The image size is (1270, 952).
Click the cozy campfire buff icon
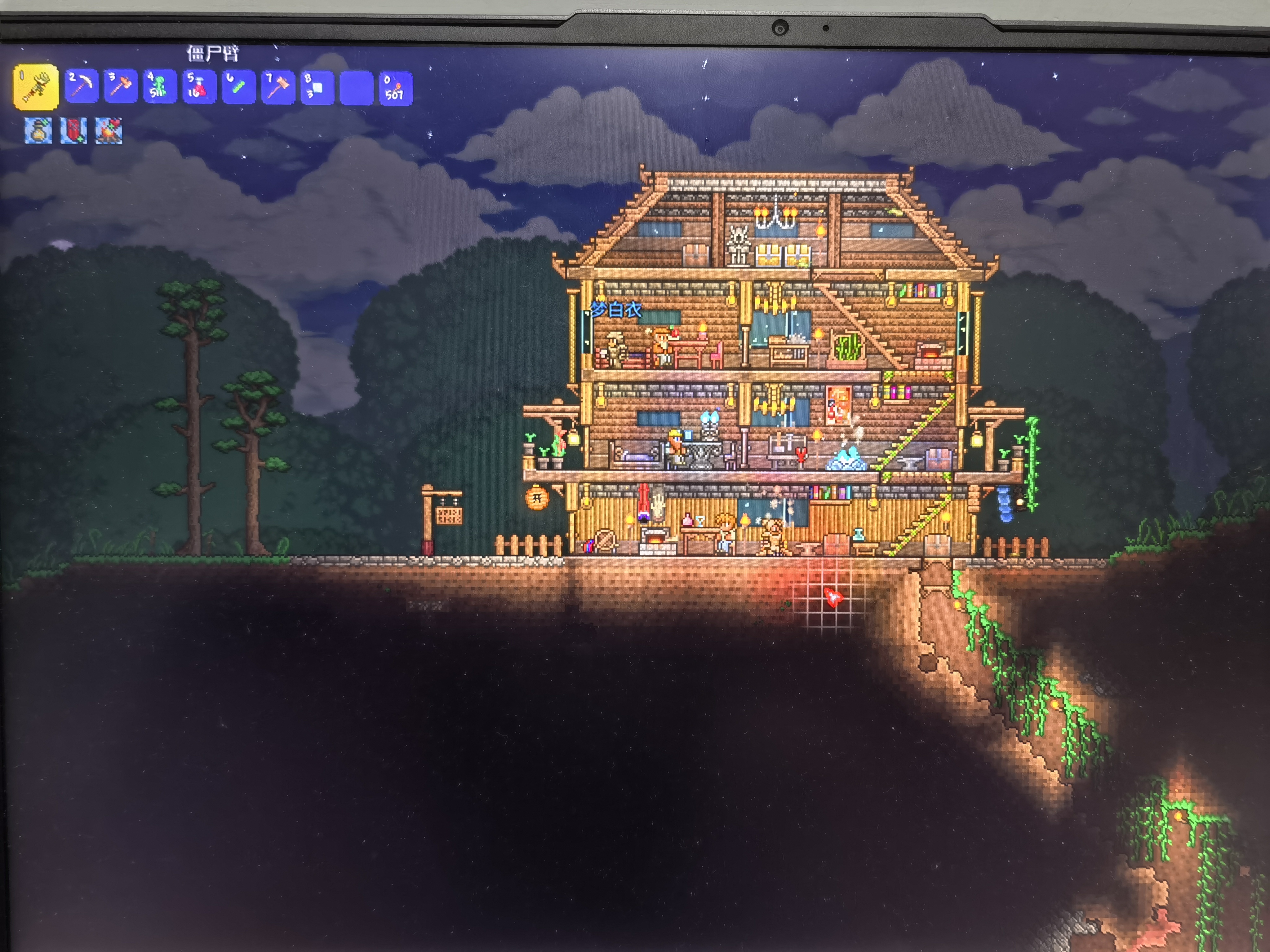pyautogui.click(x=109, y=131)
